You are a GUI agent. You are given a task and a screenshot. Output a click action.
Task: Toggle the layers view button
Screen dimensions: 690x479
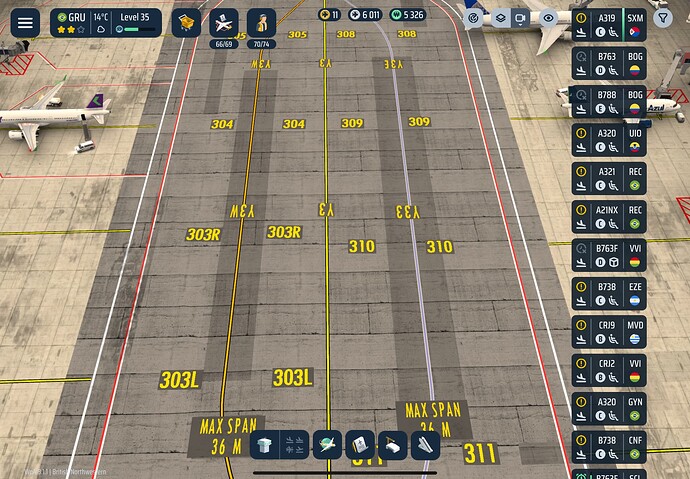[x=500, y=18]
